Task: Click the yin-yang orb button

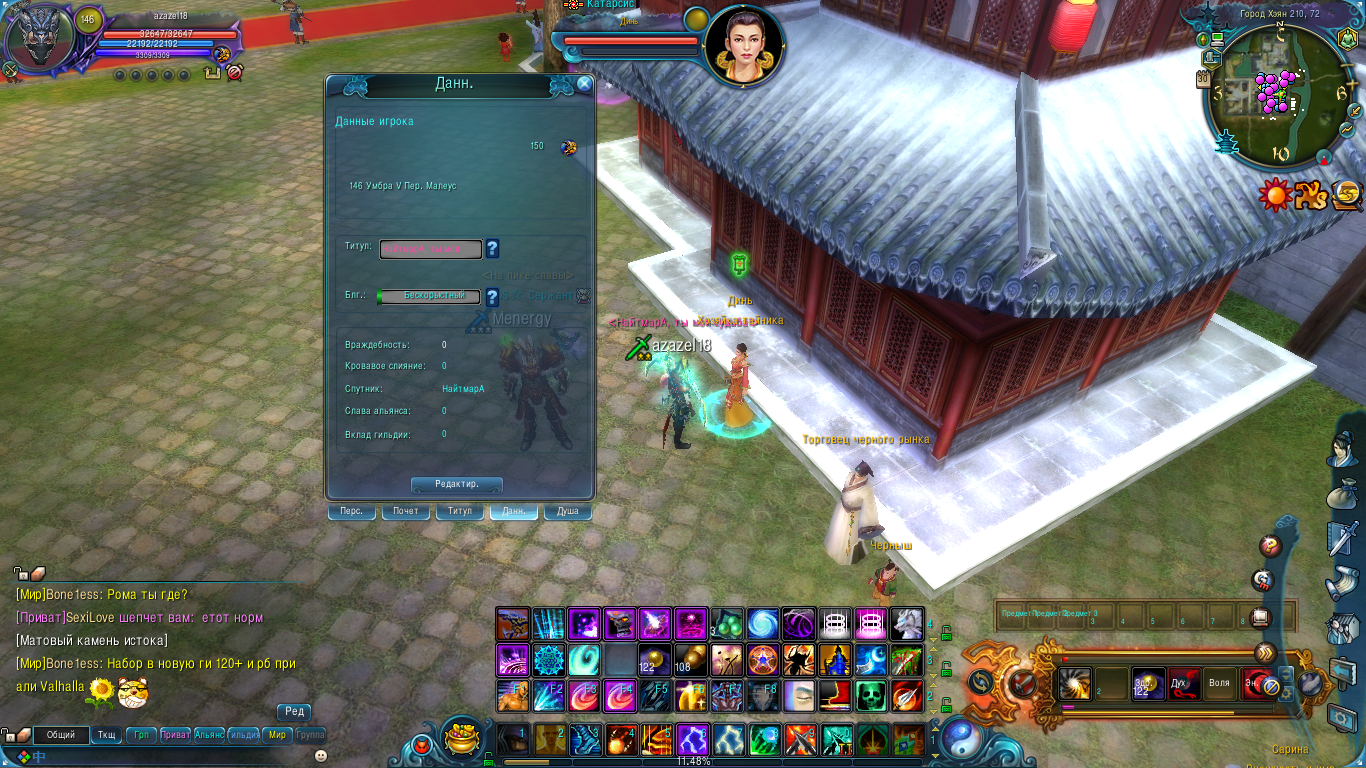Action: pyautogui.click(x=963, y=738)
